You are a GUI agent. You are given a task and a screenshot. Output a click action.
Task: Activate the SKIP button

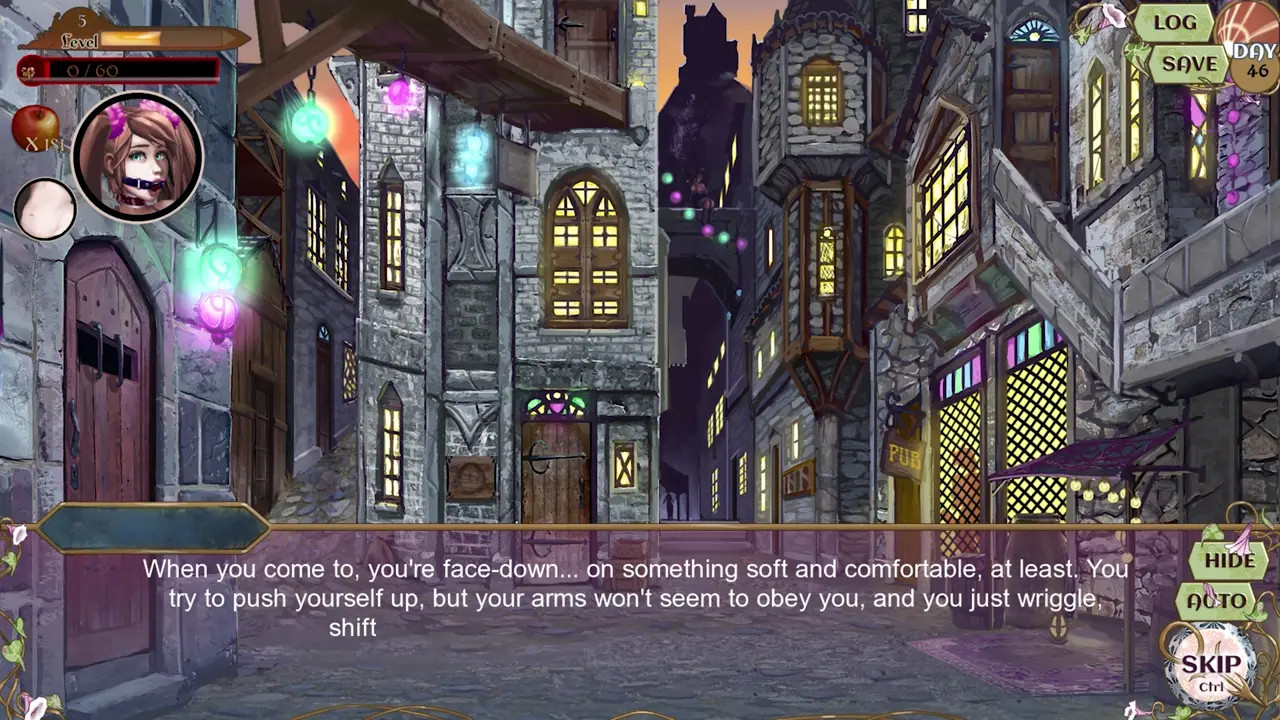[1211, 667]
